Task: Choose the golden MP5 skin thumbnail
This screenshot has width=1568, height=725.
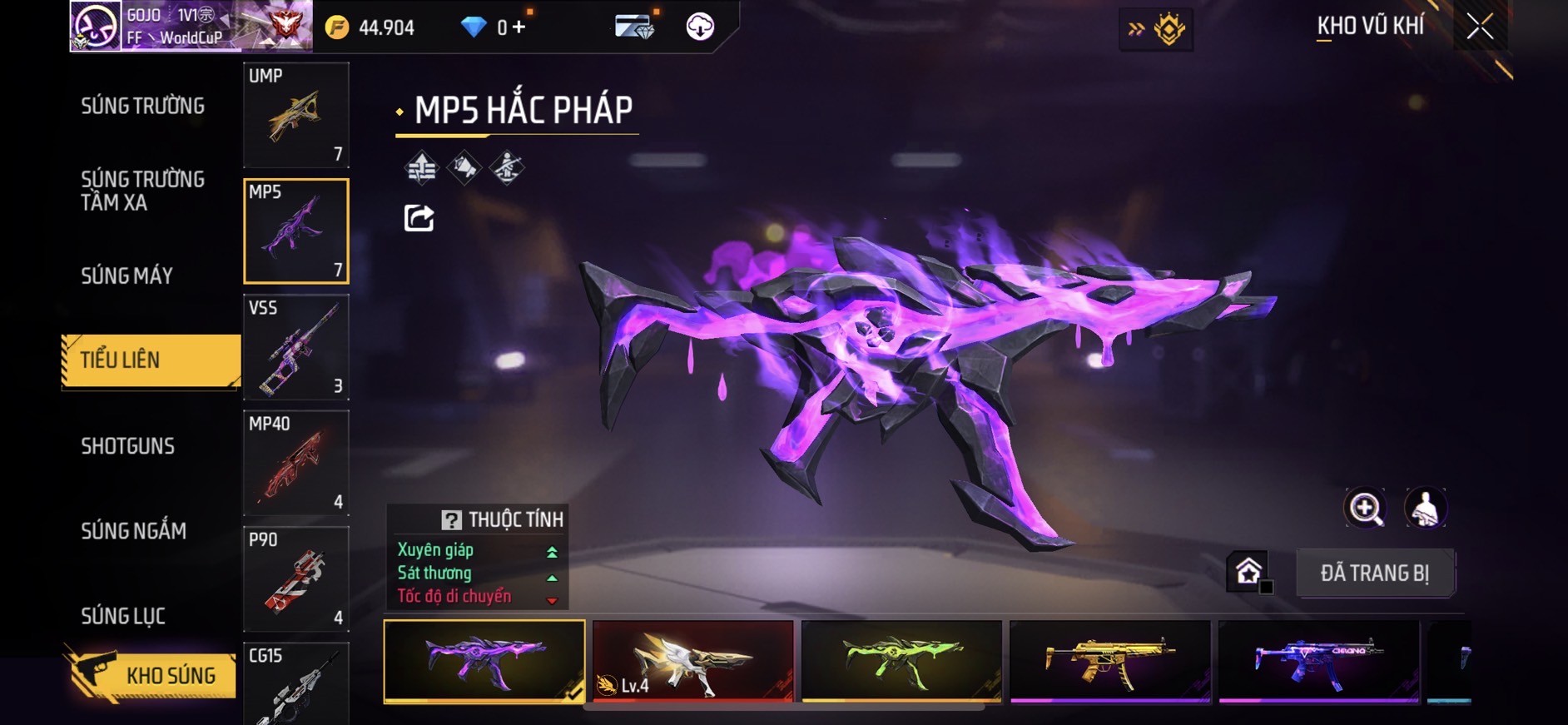Action: pyautogui.click(x=1110, y=661)
